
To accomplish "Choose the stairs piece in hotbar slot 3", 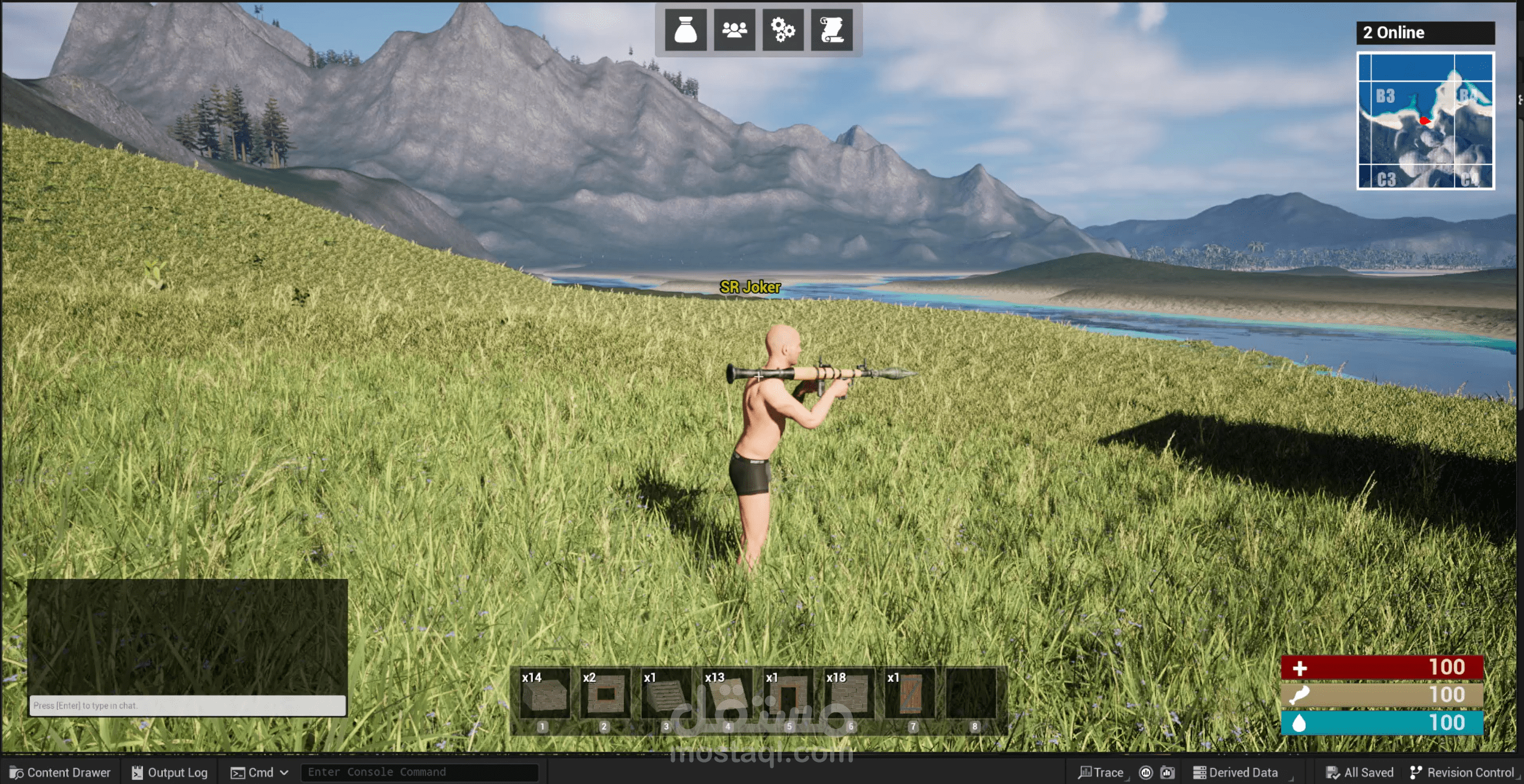I will coord(666,694).
